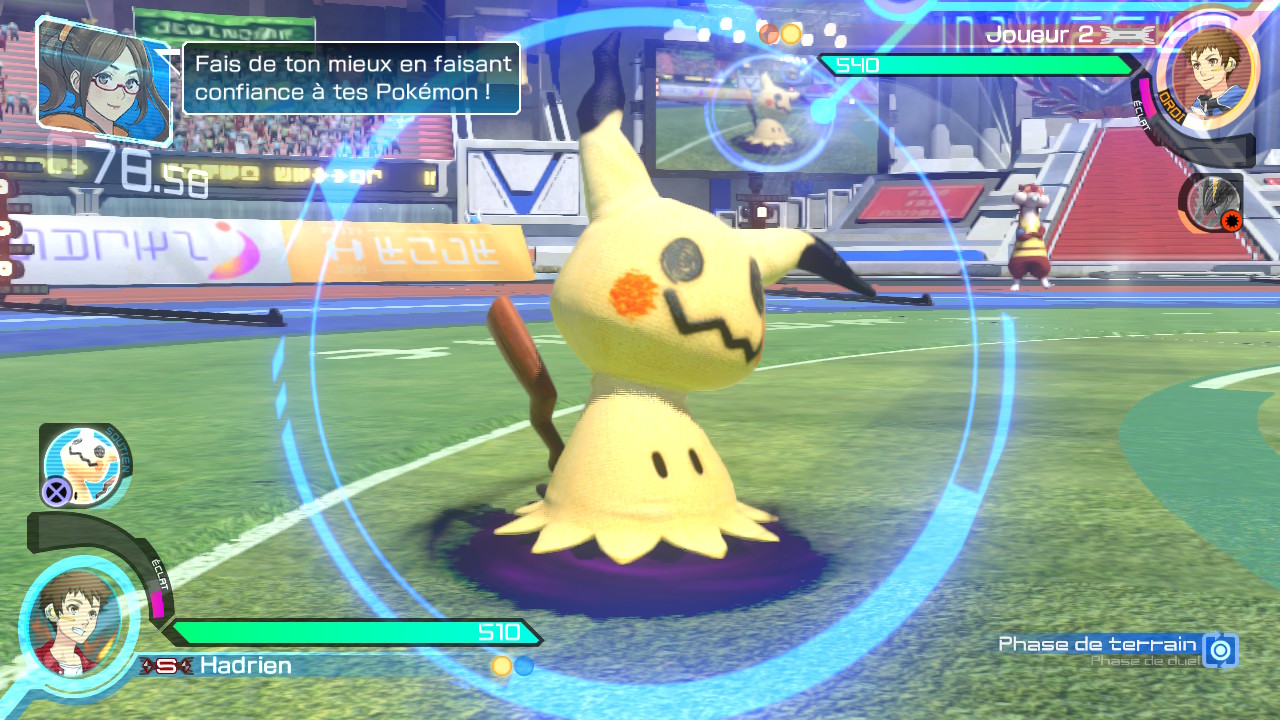Select the opponent's support Pokémon icon
1280x720 pixels.
(1214, 204)
